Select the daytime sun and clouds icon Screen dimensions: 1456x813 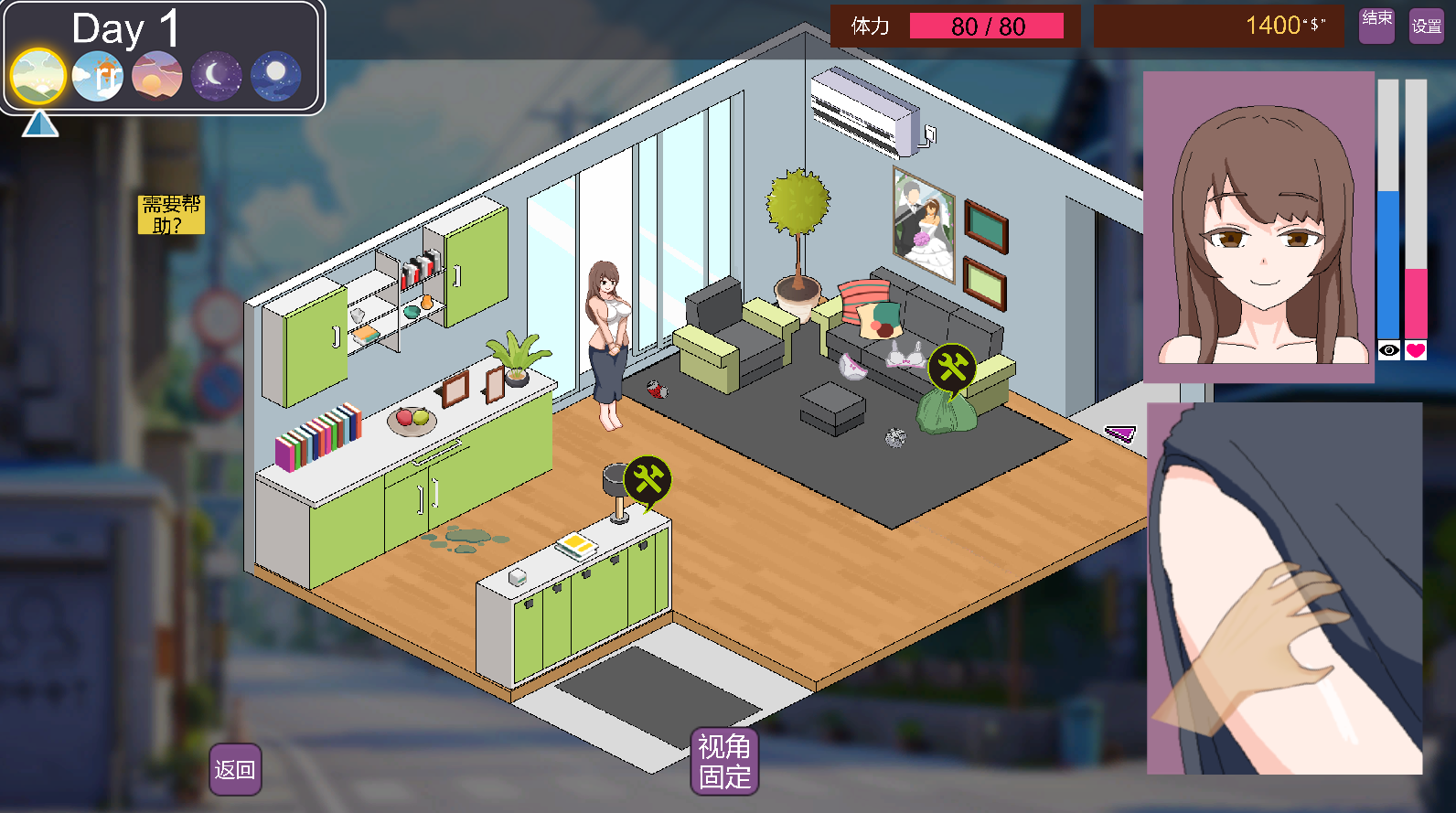[98, 76]
